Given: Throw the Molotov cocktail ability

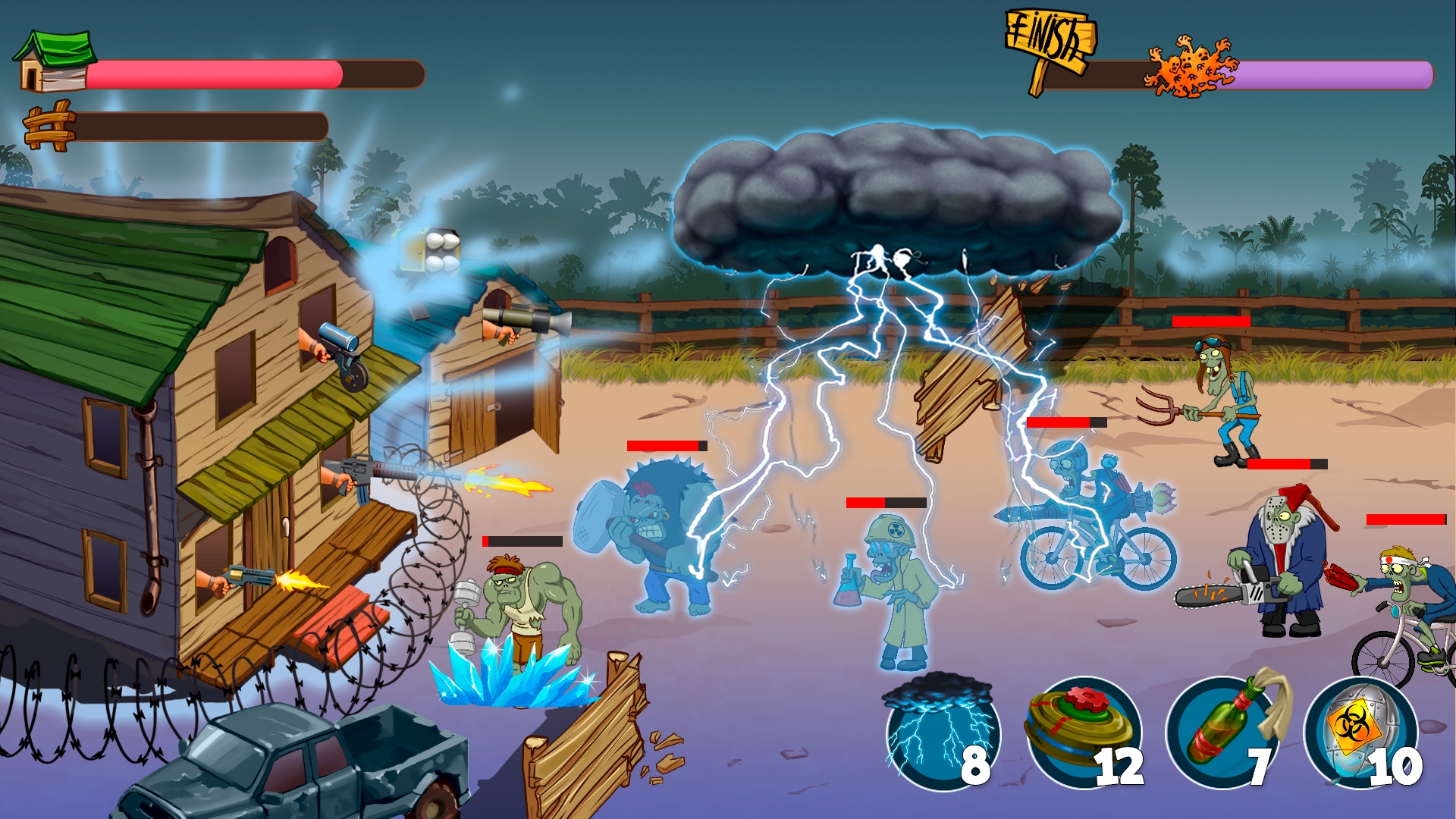Looking at the screenshot, I should [1222, 733].
